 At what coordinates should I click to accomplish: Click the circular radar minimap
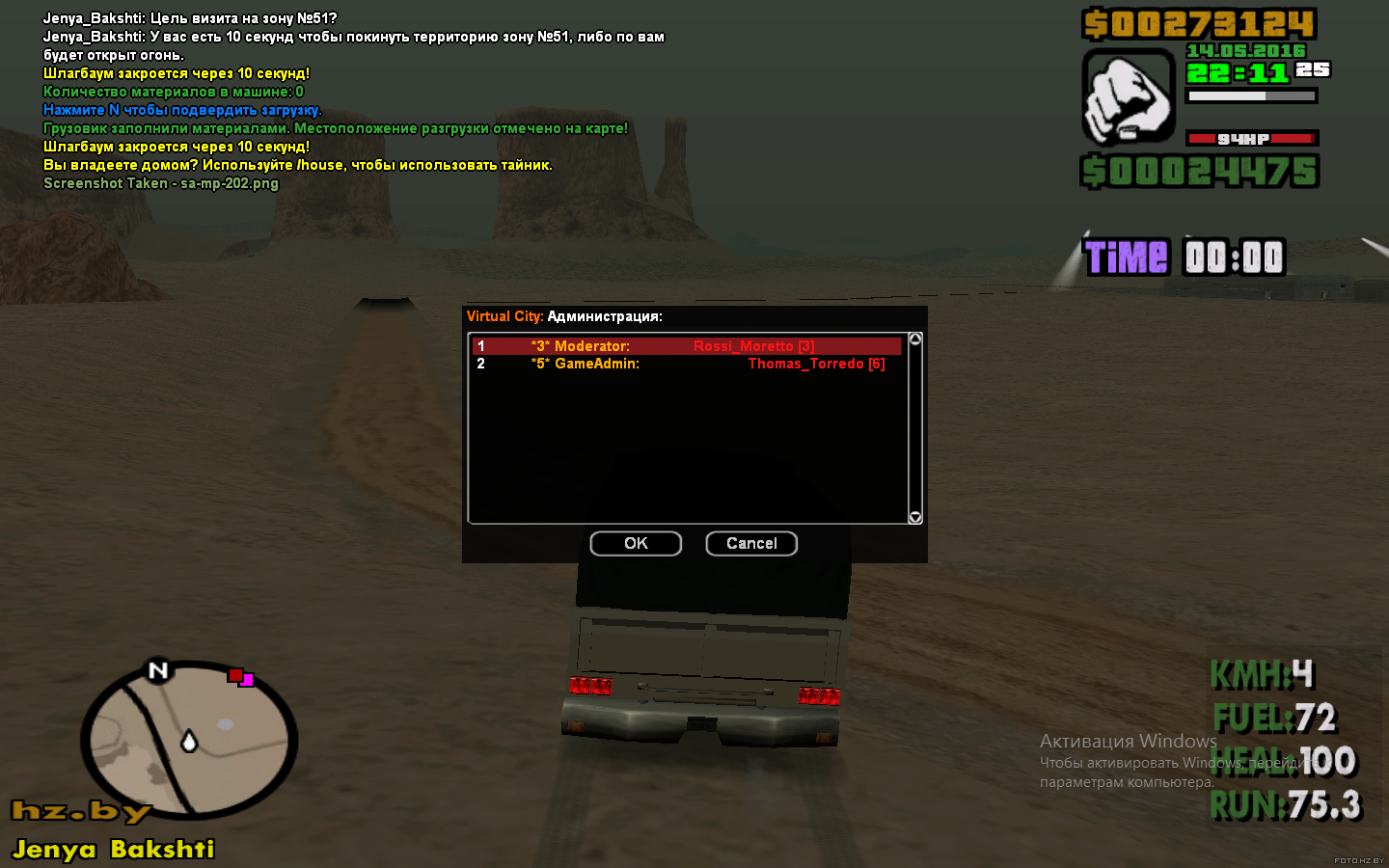189,740
